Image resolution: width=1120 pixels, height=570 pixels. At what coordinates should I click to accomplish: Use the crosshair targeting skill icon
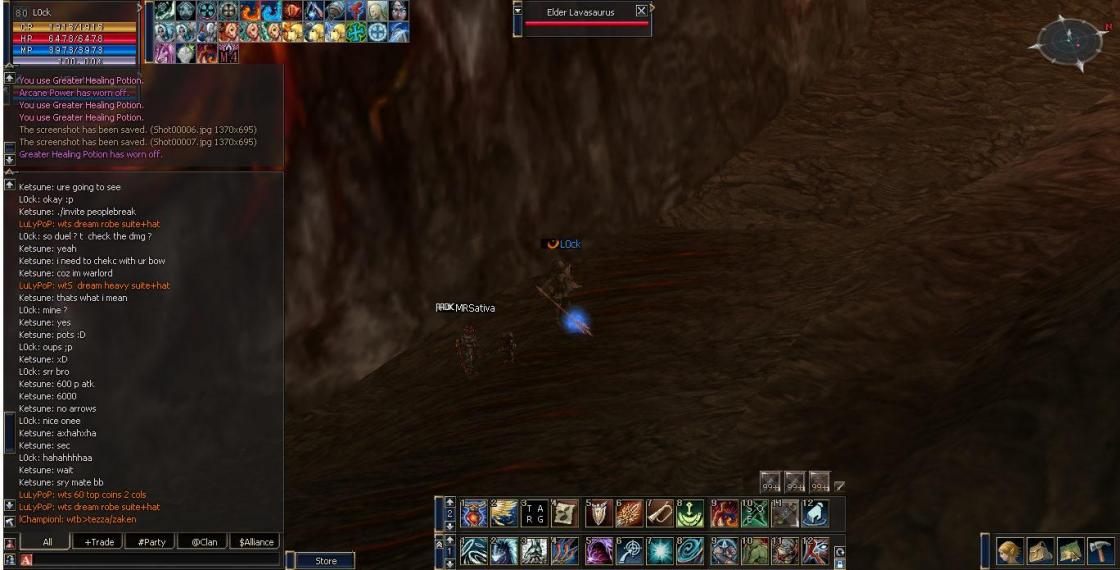pos(630,551)
